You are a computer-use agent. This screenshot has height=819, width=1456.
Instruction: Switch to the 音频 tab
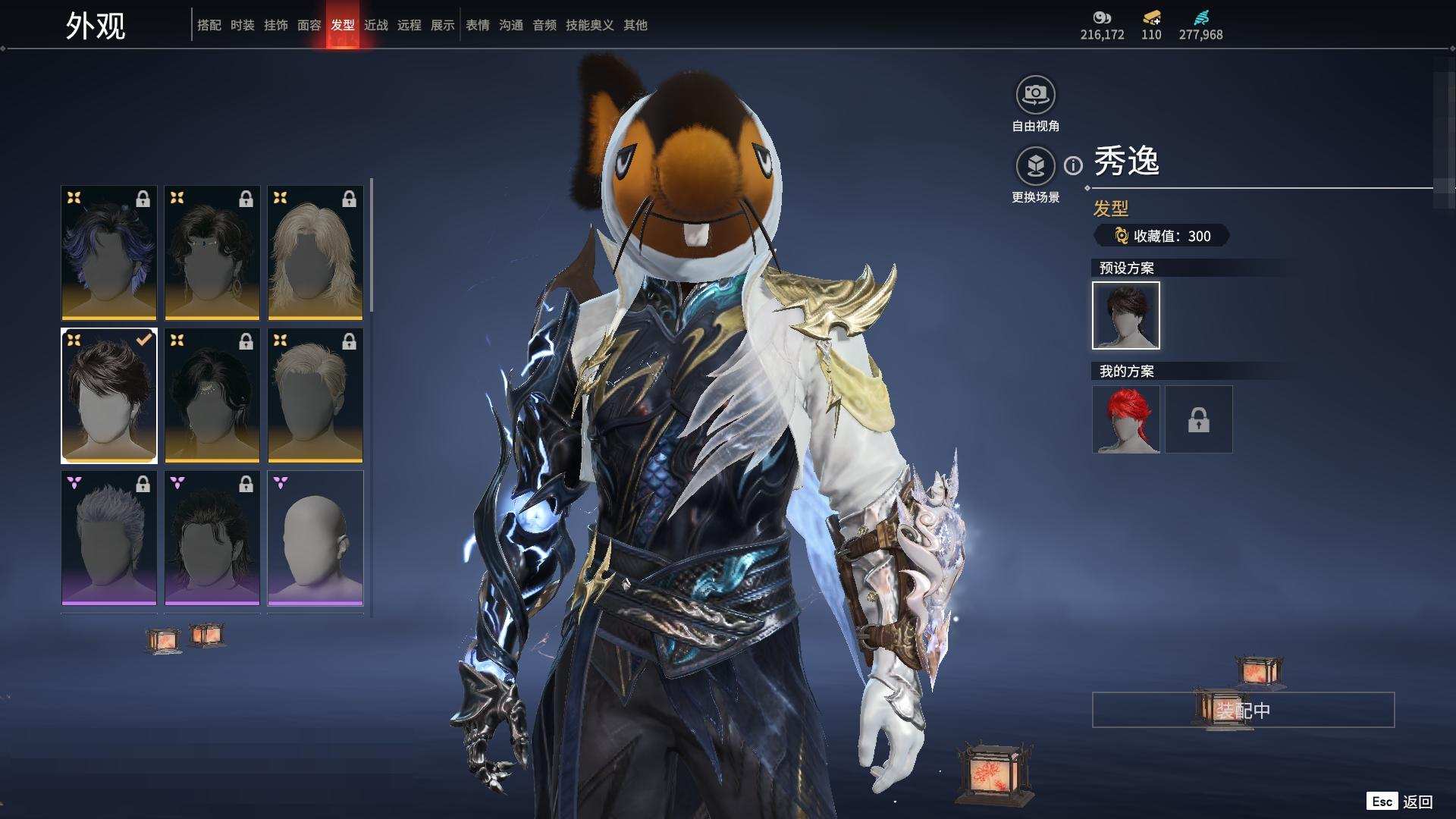pyautogui.click(x=544, y=25)
